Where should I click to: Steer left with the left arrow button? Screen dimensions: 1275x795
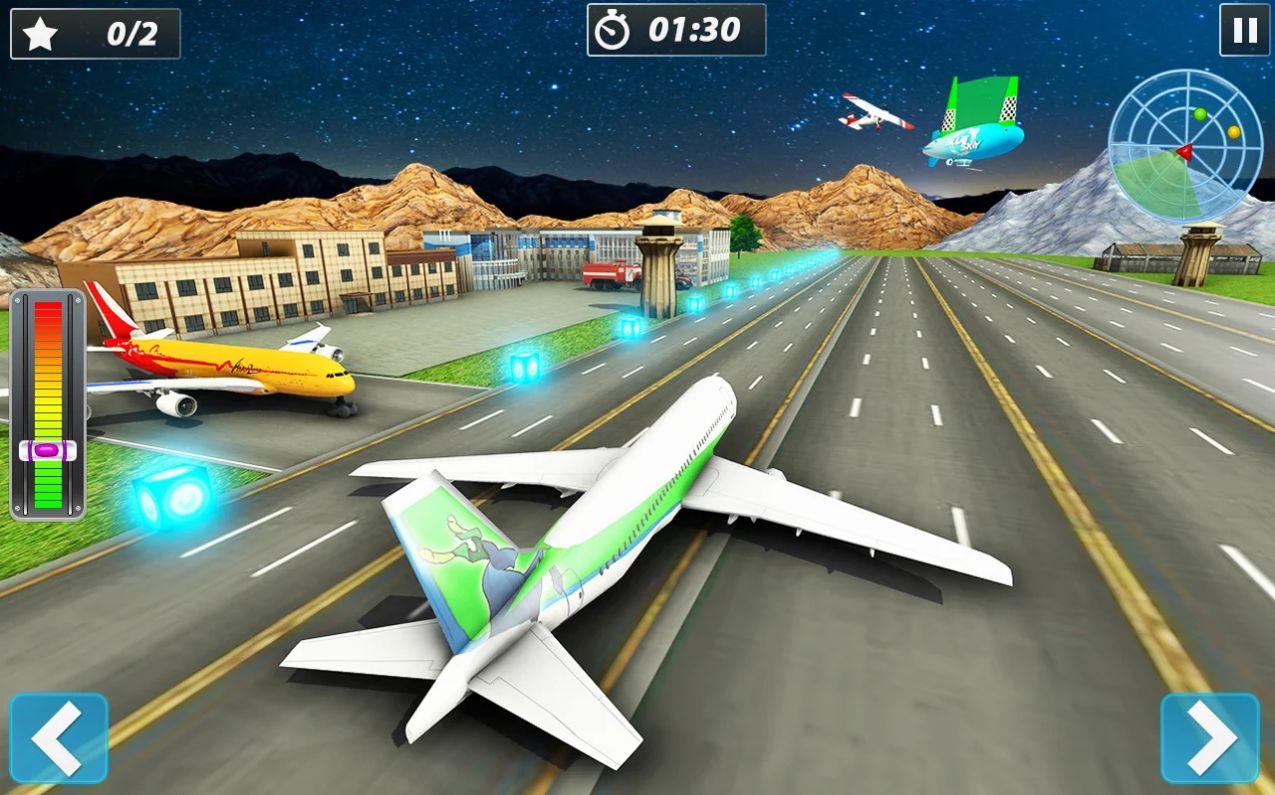[x=59, y=738]
